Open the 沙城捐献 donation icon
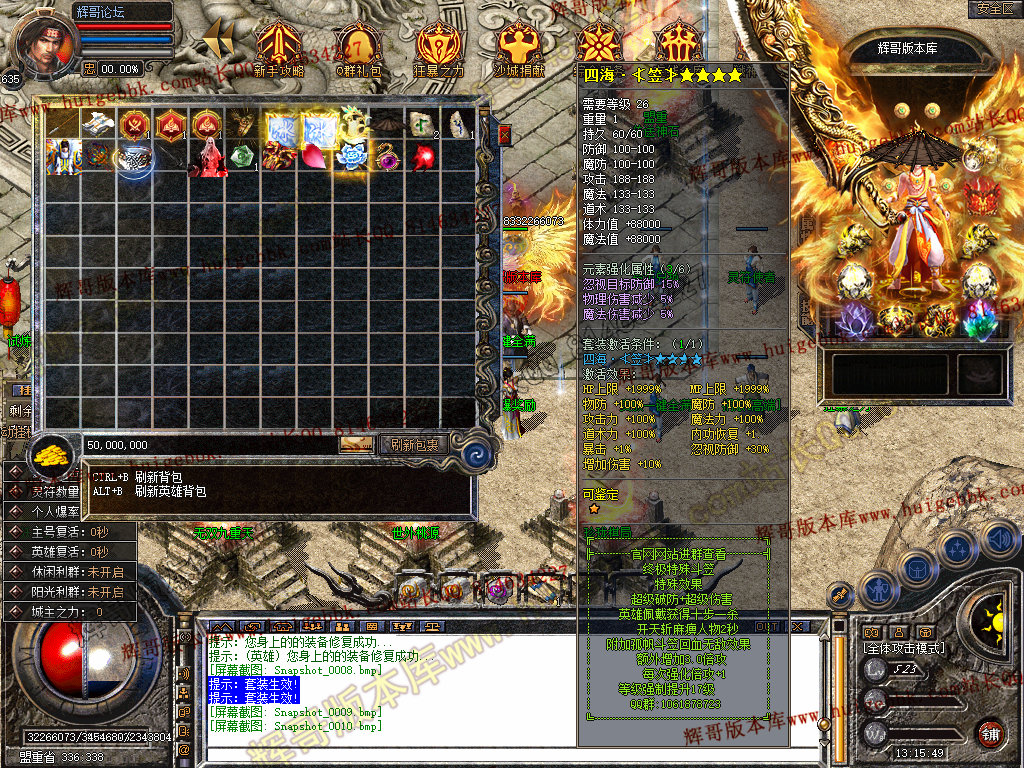This screenshot has height=768, width=1024. click(x=518, y=49)
